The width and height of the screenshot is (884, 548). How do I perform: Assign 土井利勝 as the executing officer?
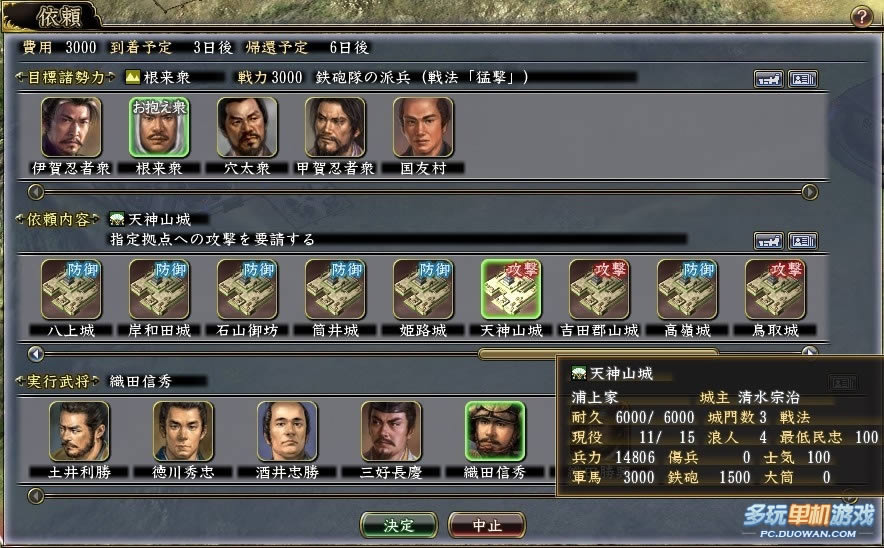coord(79,431)
